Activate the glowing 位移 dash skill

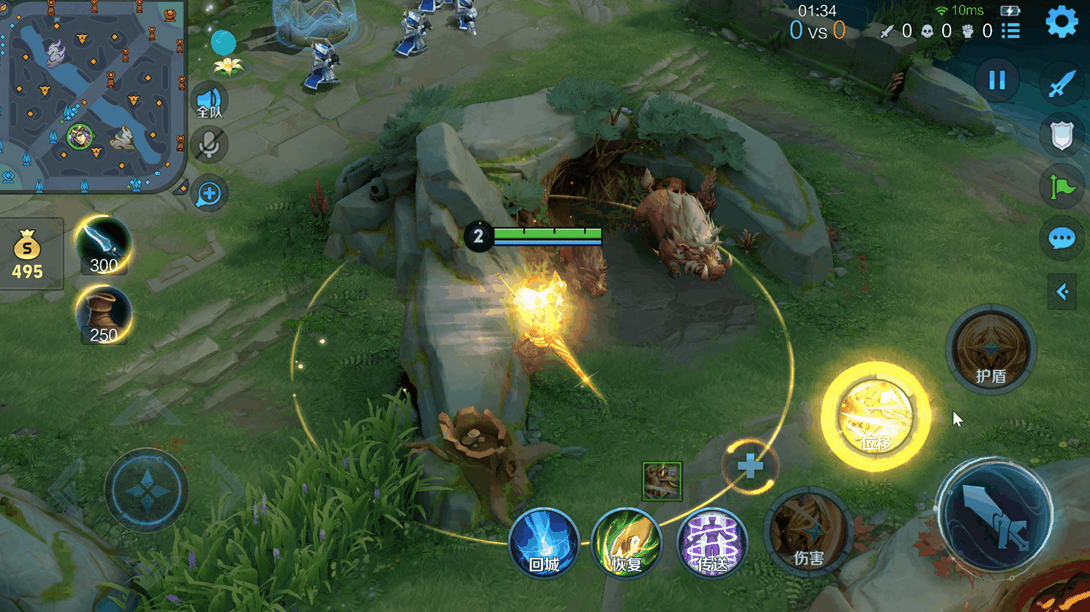(875, 416)
